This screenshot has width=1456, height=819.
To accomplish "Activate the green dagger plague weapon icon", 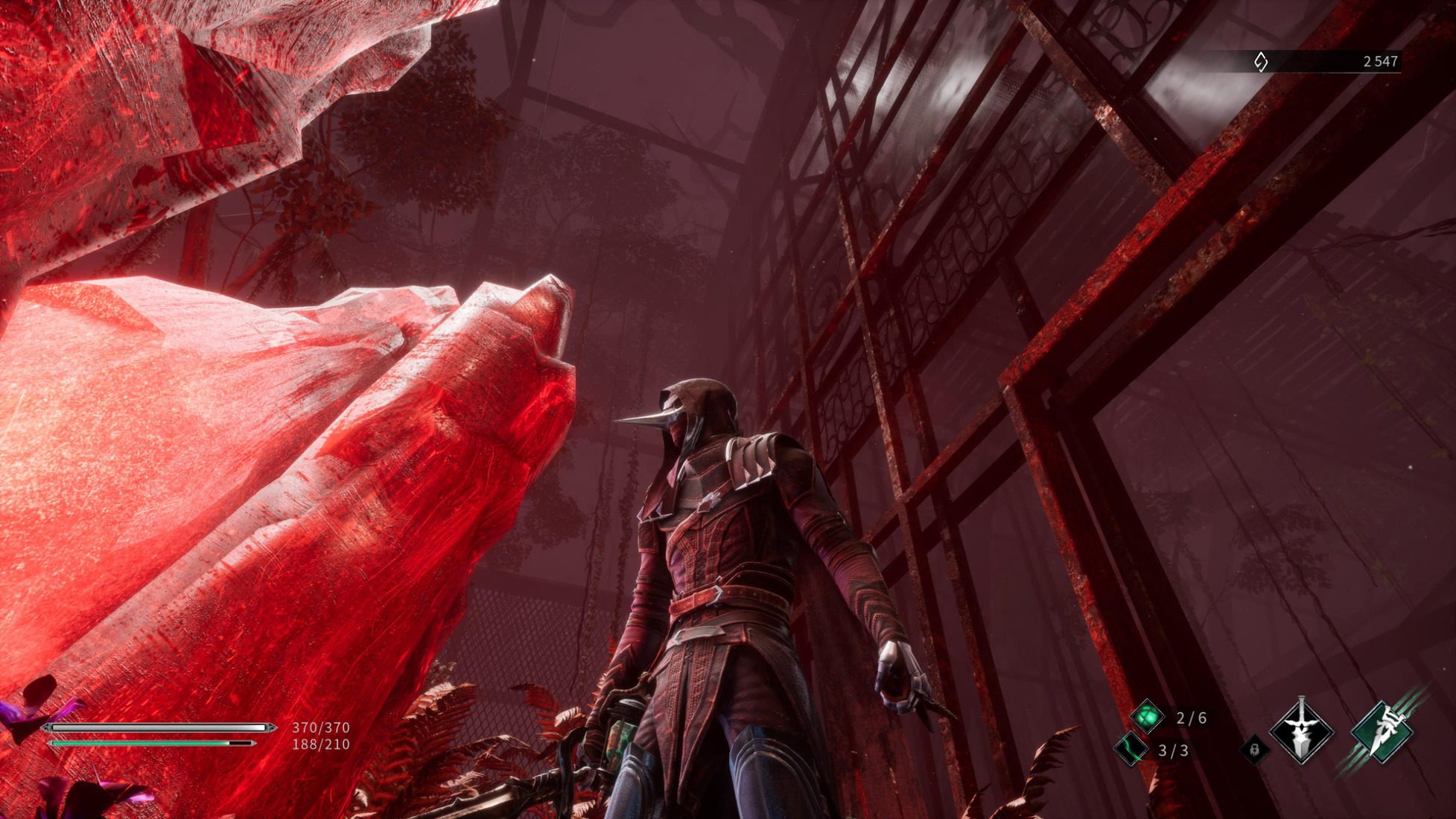I will click(1383, 732).
